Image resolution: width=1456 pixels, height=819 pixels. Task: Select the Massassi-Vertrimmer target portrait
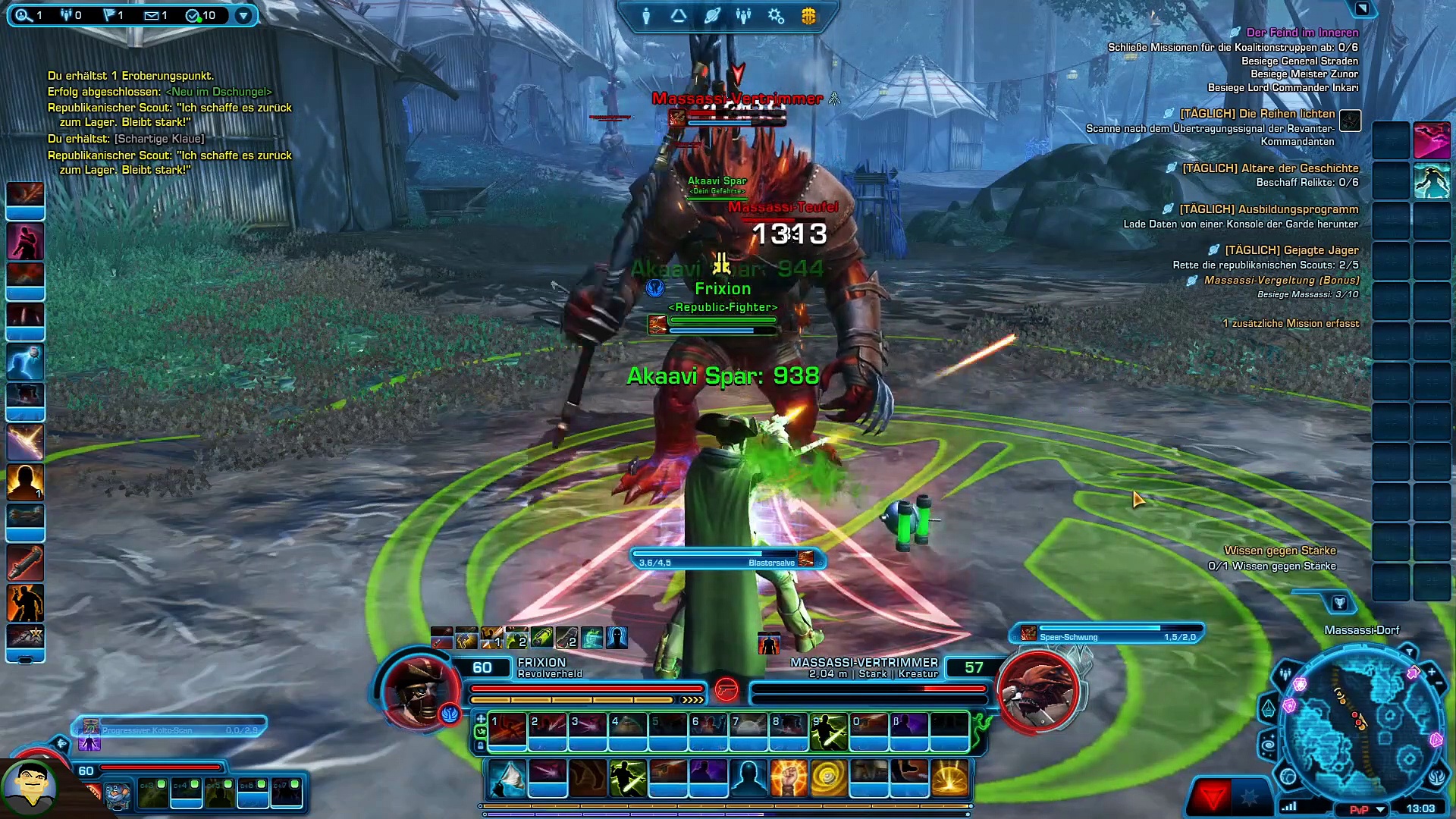point(1037,692)
